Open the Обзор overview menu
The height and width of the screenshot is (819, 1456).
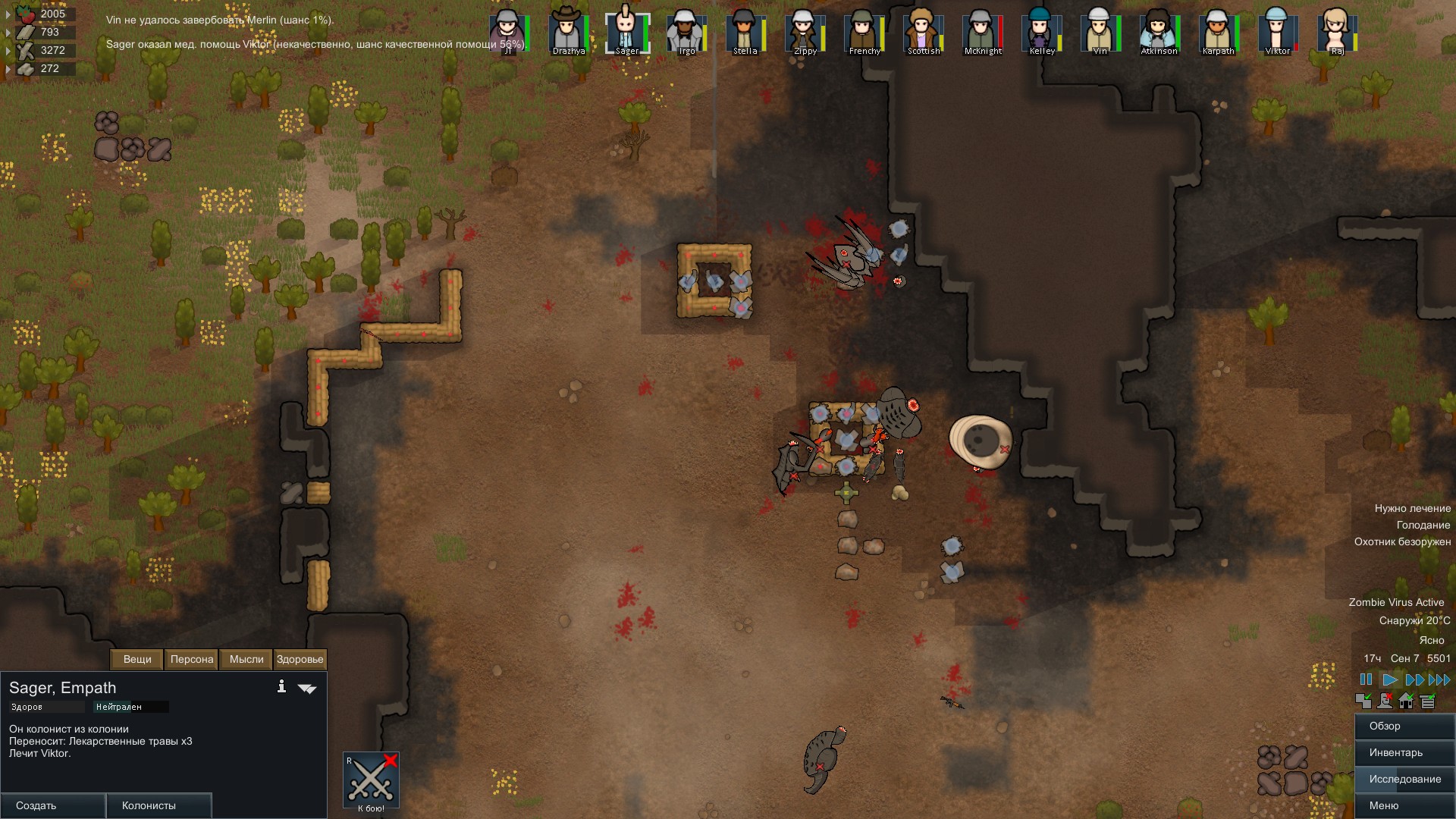(x=1404, y=726)
